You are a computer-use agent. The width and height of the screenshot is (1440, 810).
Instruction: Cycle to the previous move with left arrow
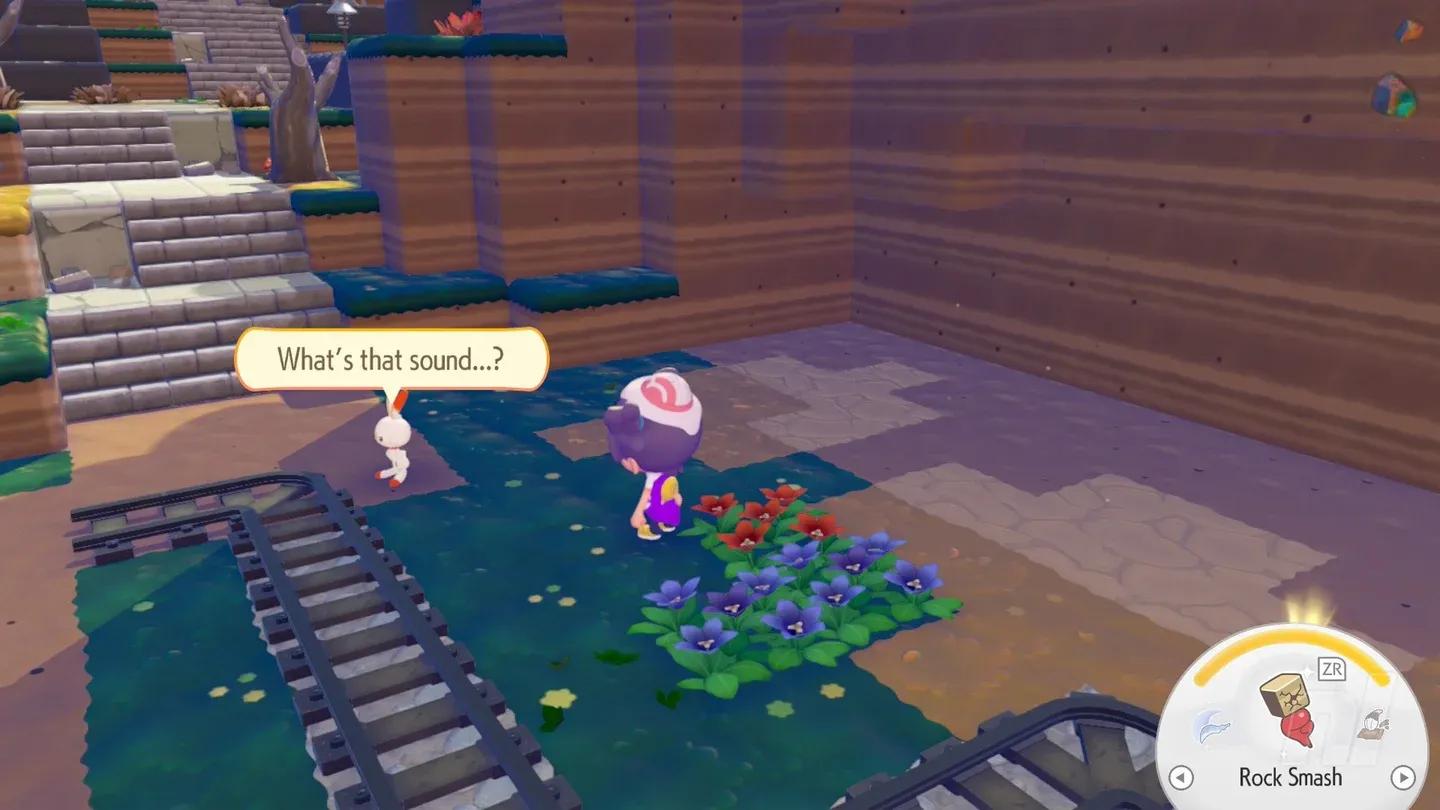[x=1181, y=777]
